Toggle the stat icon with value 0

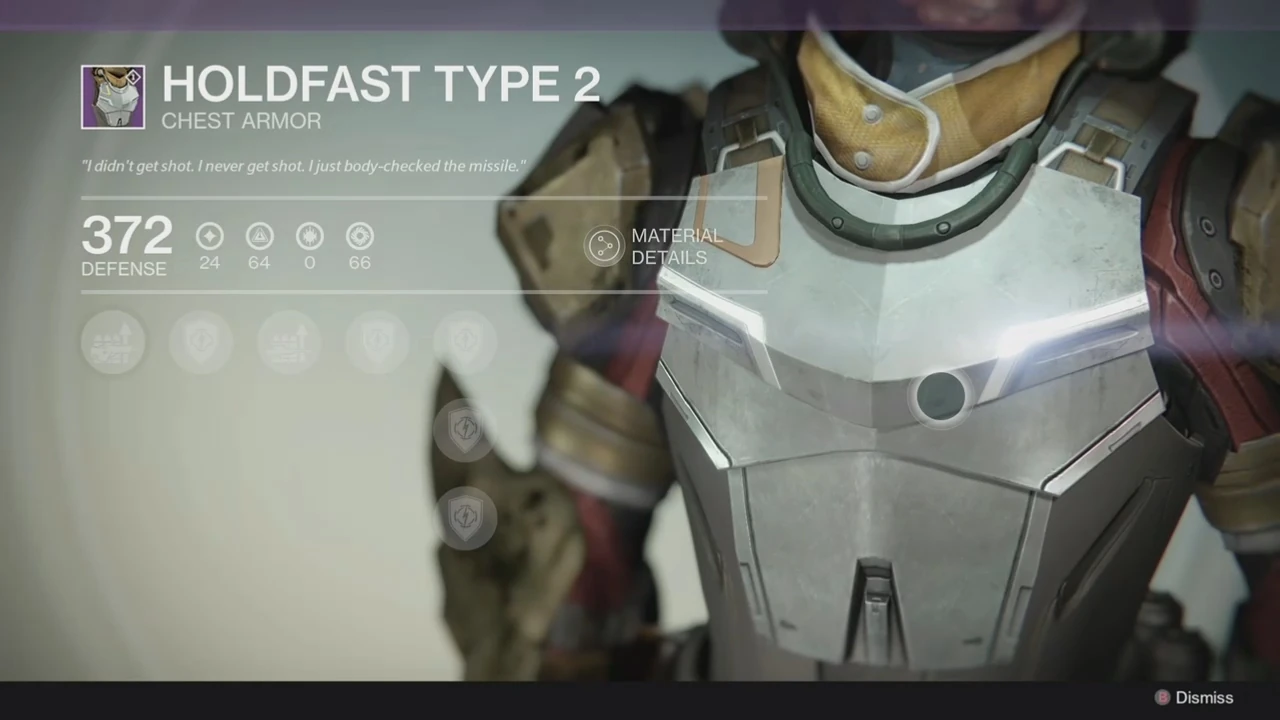click(x=309, y=236)
